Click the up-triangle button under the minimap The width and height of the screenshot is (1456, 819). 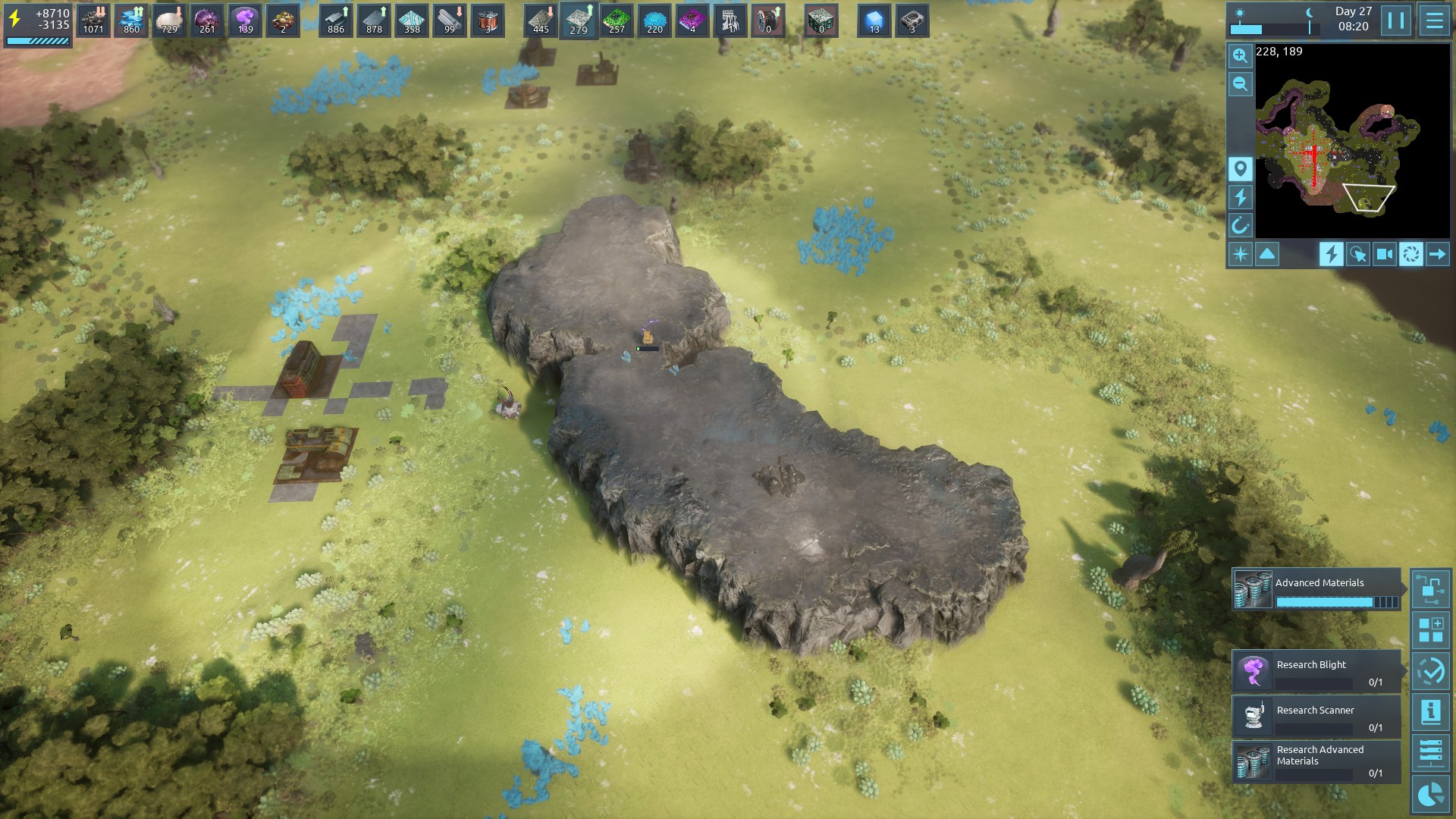(x=1267, y=254)
